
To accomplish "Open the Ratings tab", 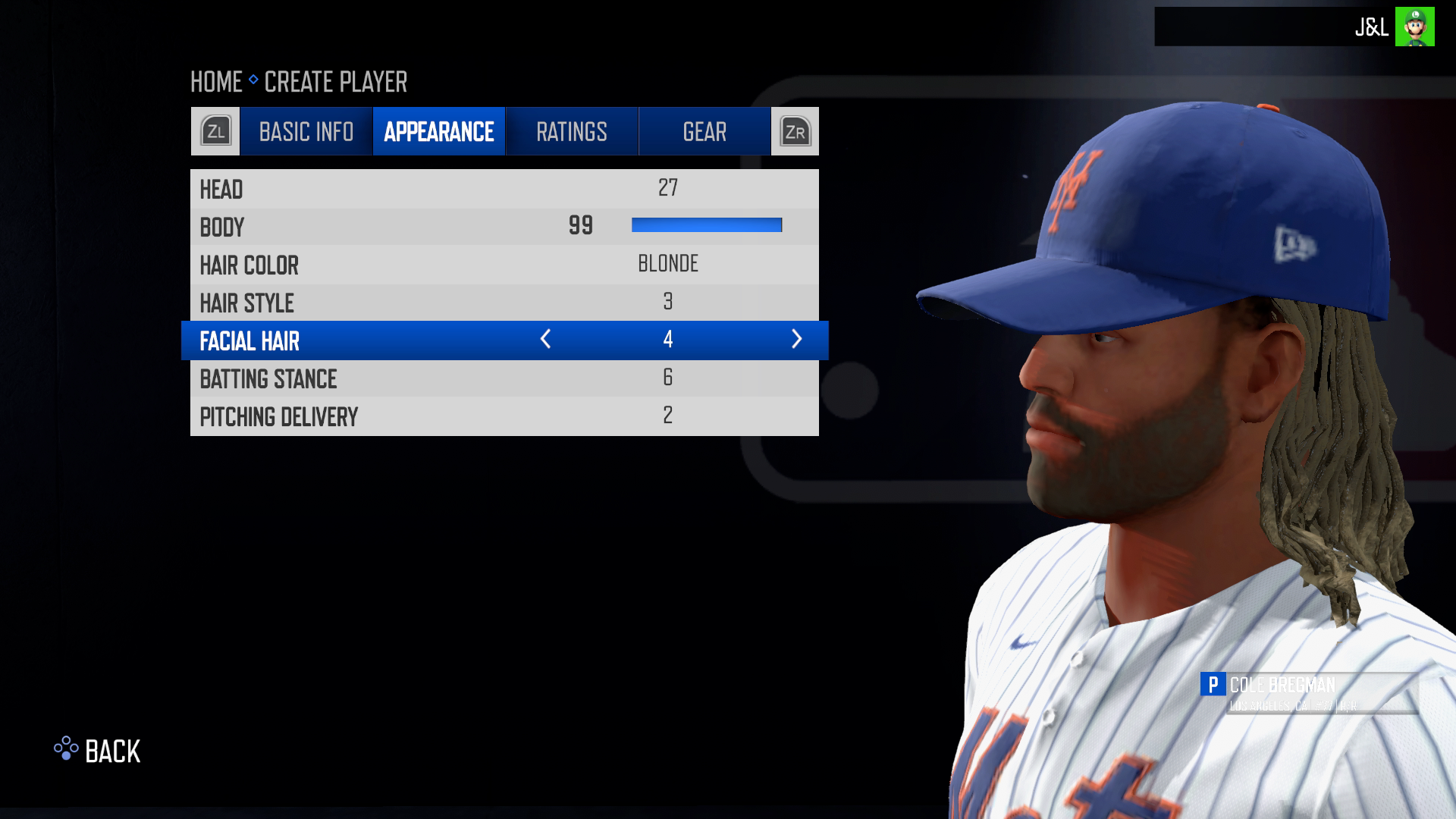I will (x=571, y=132).
